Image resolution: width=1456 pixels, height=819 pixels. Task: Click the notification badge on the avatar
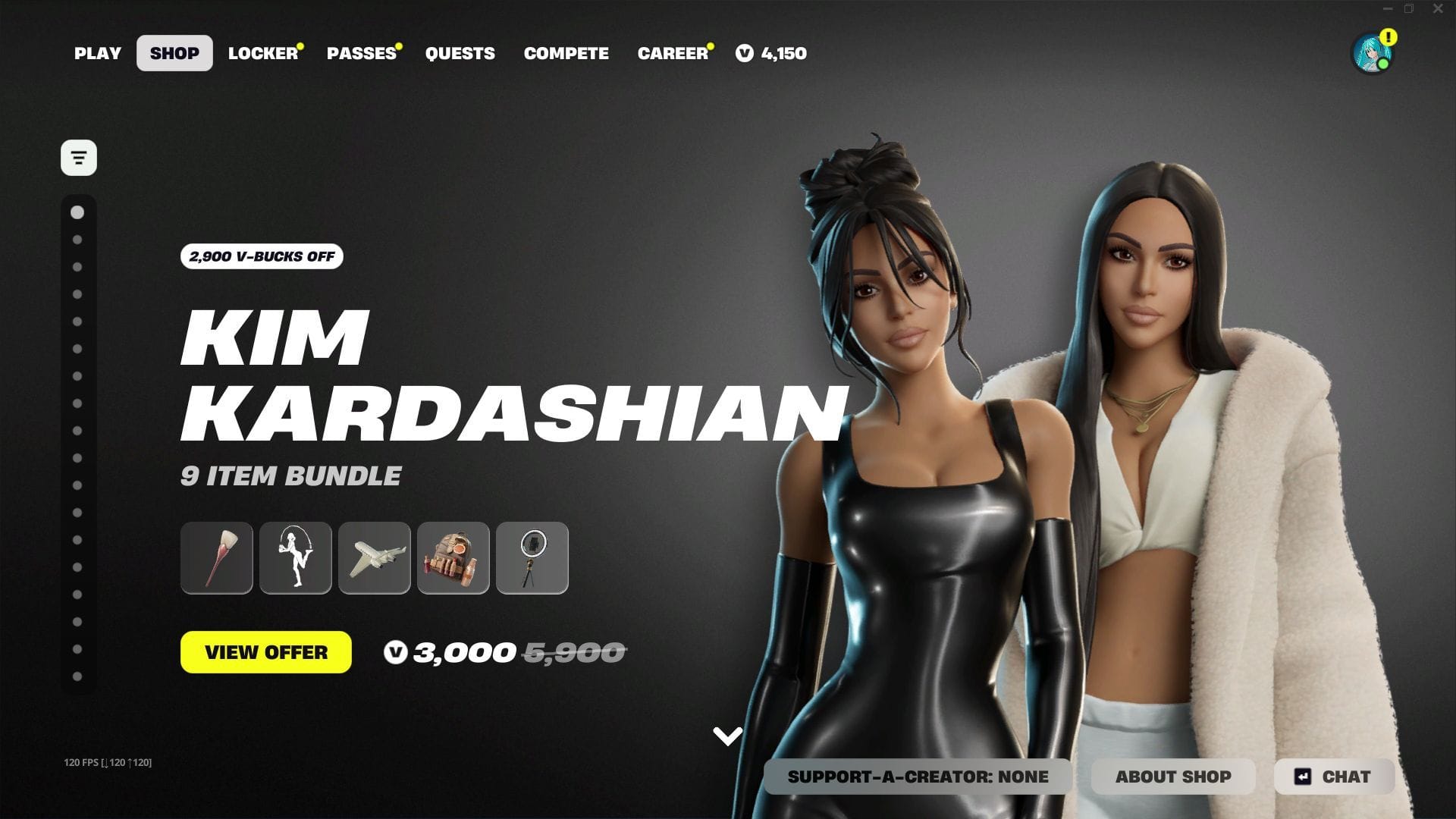pyautogui.click(x=1388, y=35)
